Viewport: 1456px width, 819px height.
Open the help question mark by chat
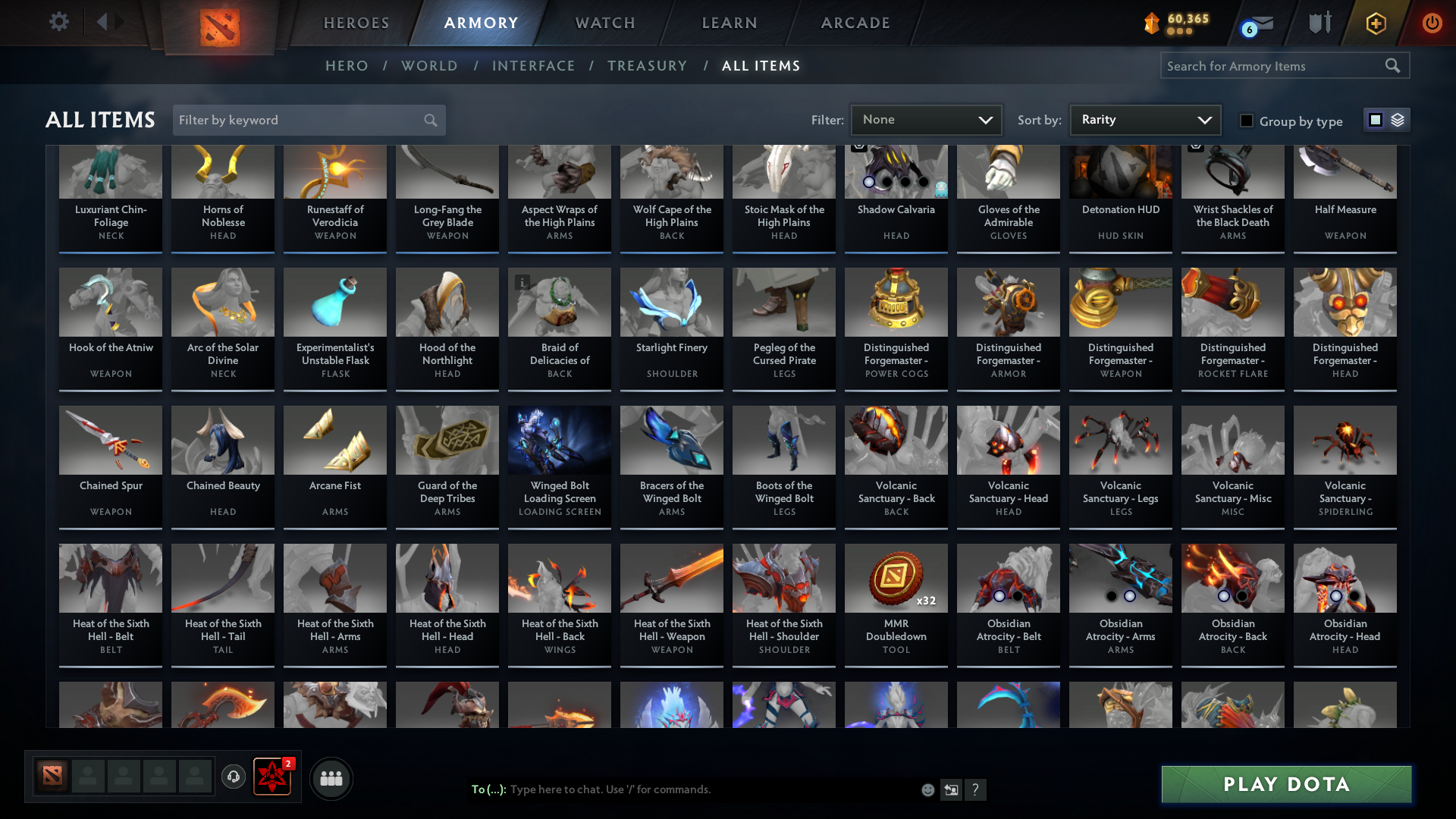coord(977,789)
